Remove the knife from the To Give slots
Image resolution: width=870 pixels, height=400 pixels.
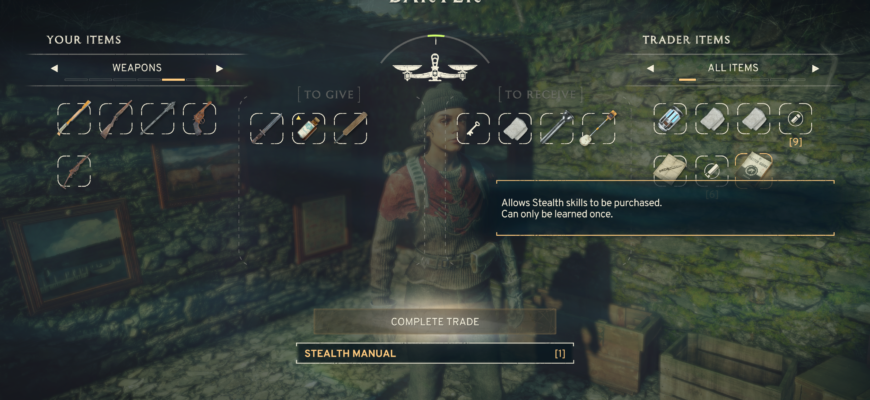(267, 127)
